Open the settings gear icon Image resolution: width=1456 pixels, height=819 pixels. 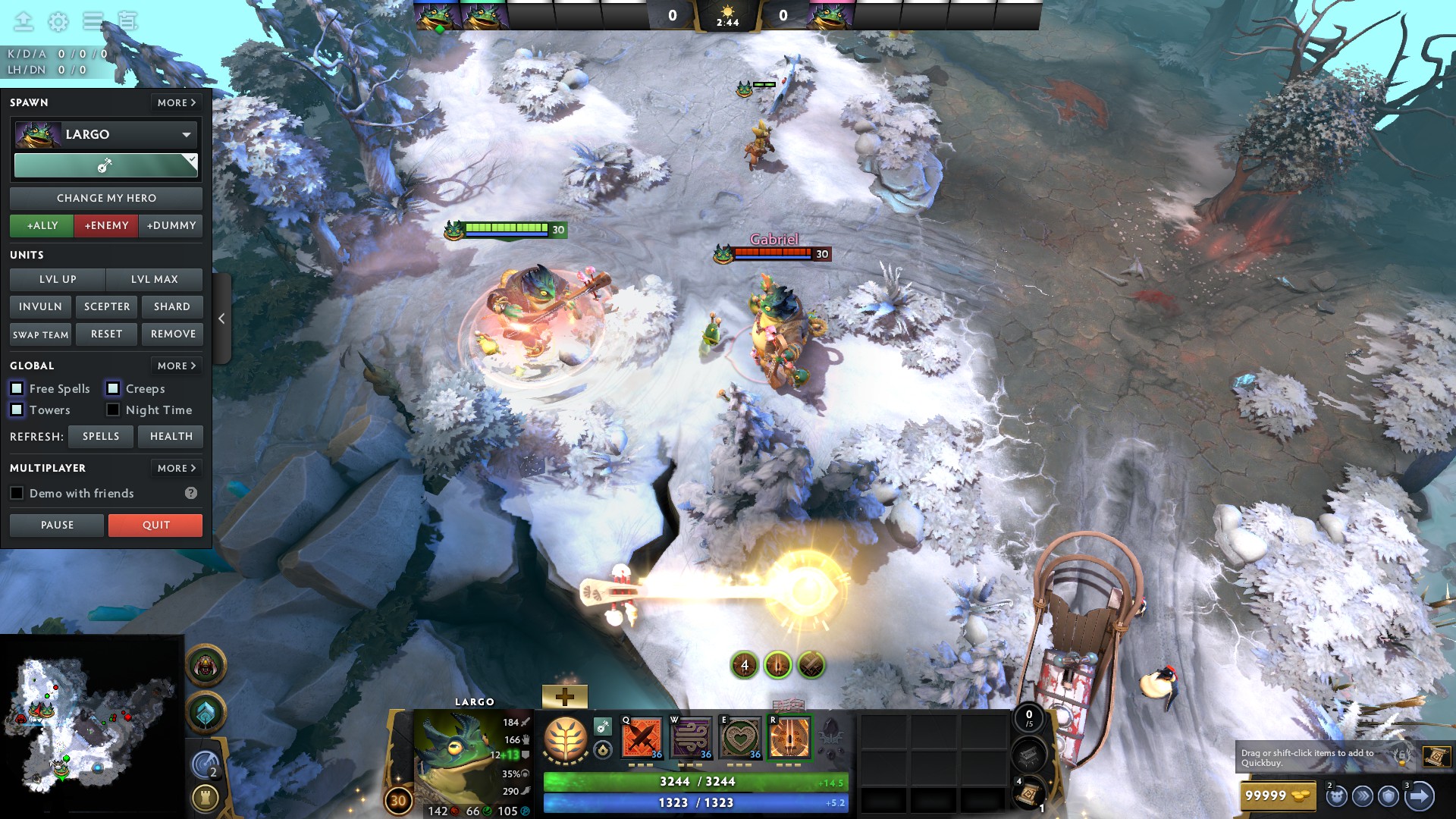pos(58,22)
